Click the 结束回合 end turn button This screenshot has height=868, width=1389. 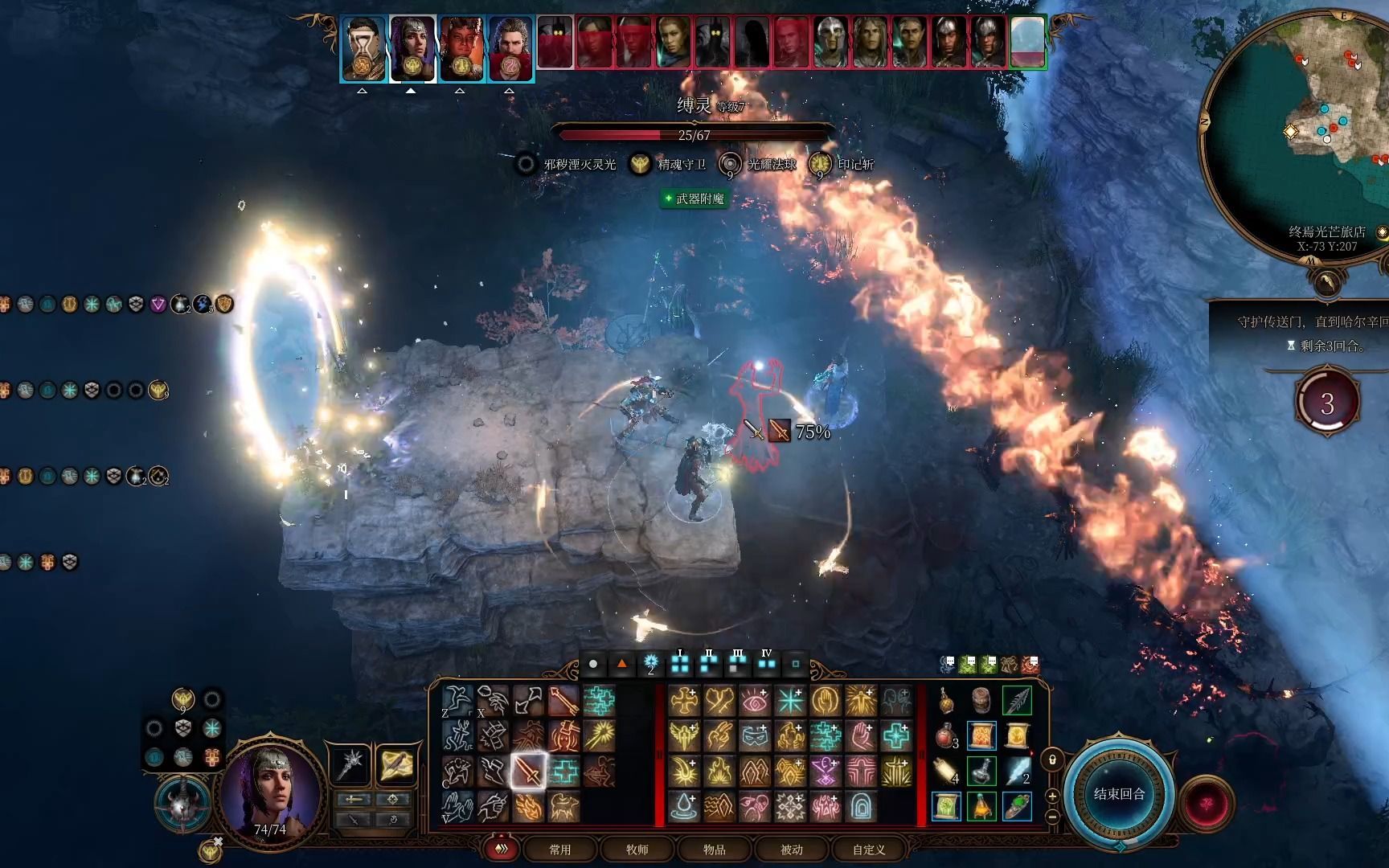tap(1119, 794)
